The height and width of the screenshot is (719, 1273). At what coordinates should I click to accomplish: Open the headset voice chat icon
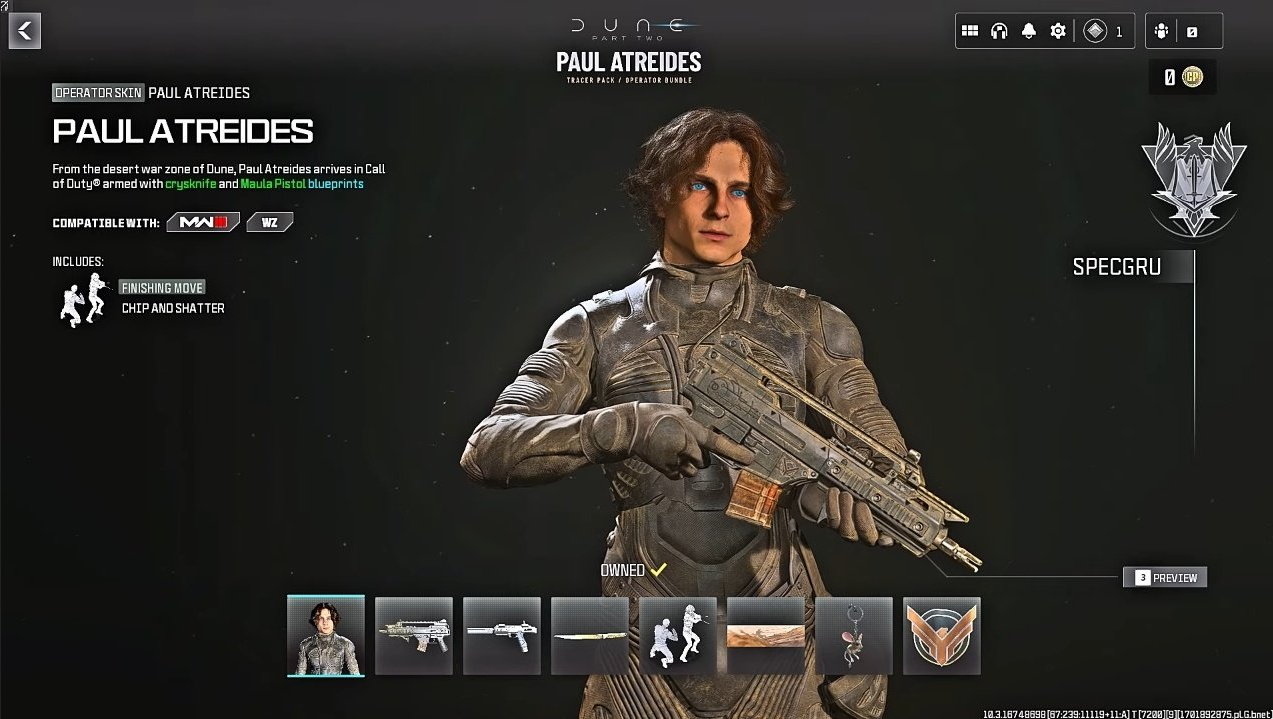998,31
